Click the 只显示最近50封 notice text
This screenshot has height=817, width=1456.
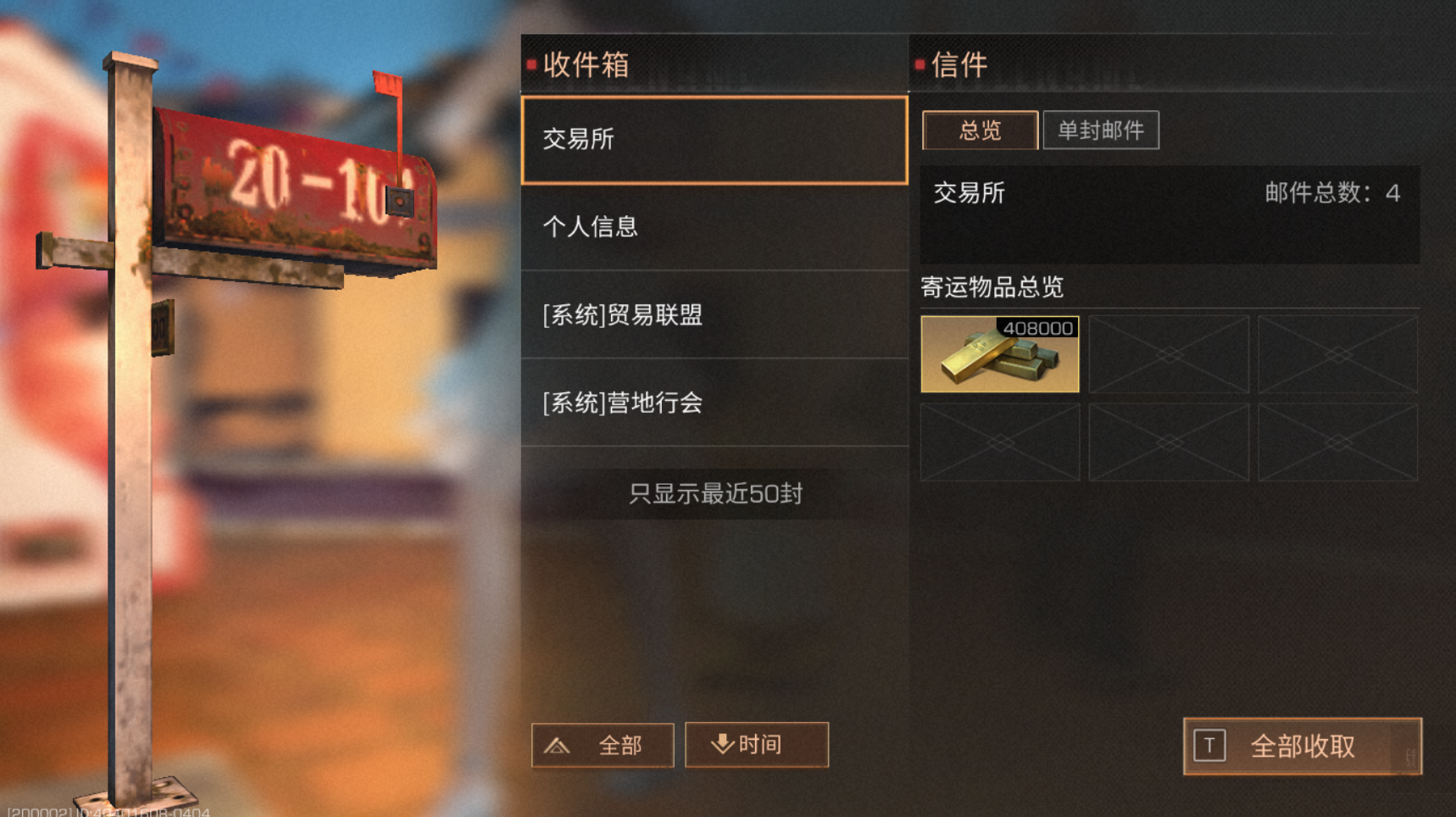point(714,492)
